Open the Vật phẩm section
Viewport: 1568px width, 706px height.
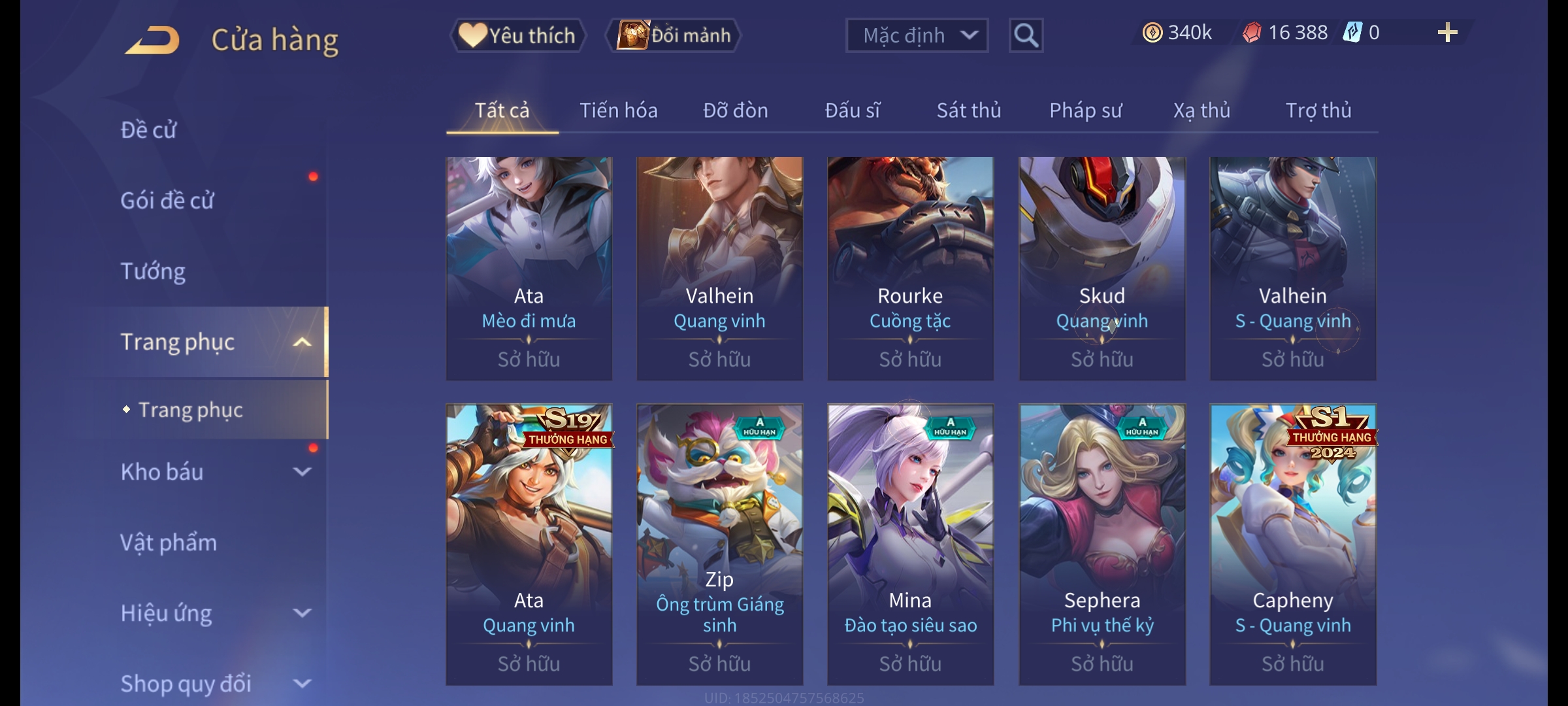(169, 543)
